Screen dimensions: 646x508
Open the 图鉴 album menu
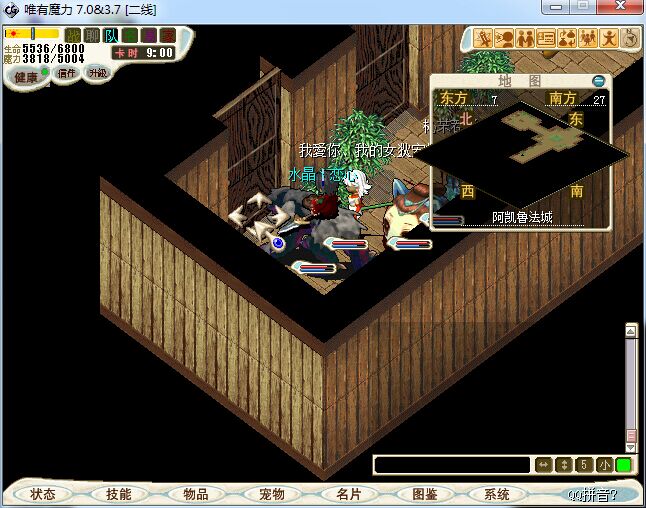[x=424, y=494]
